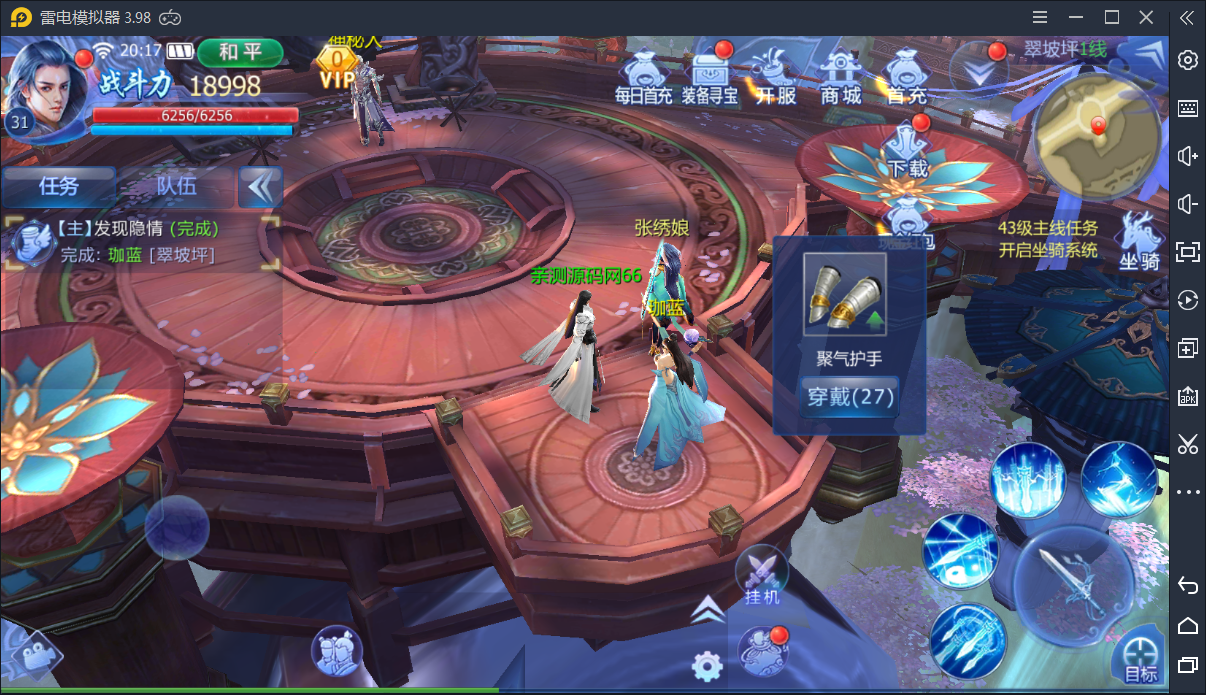Equip the item with the 穿戴 button
This screenshot has width=1206, height=695.
tap(849, 397)
